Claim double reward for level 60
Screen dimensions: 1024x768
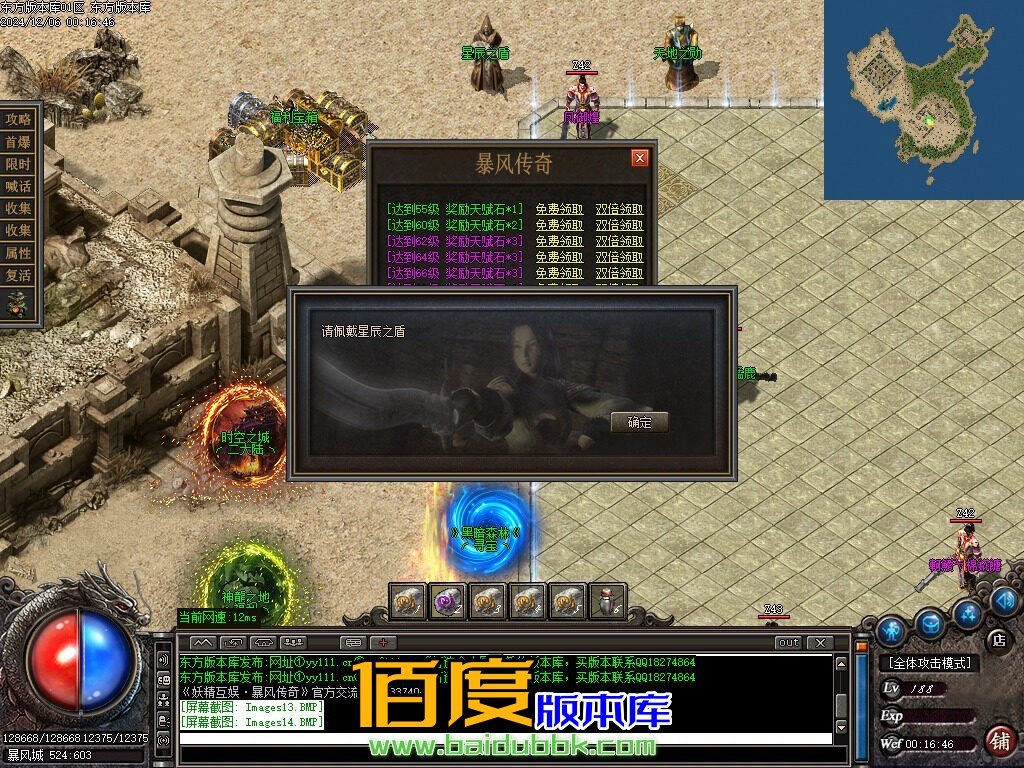(x=619, y=226)
